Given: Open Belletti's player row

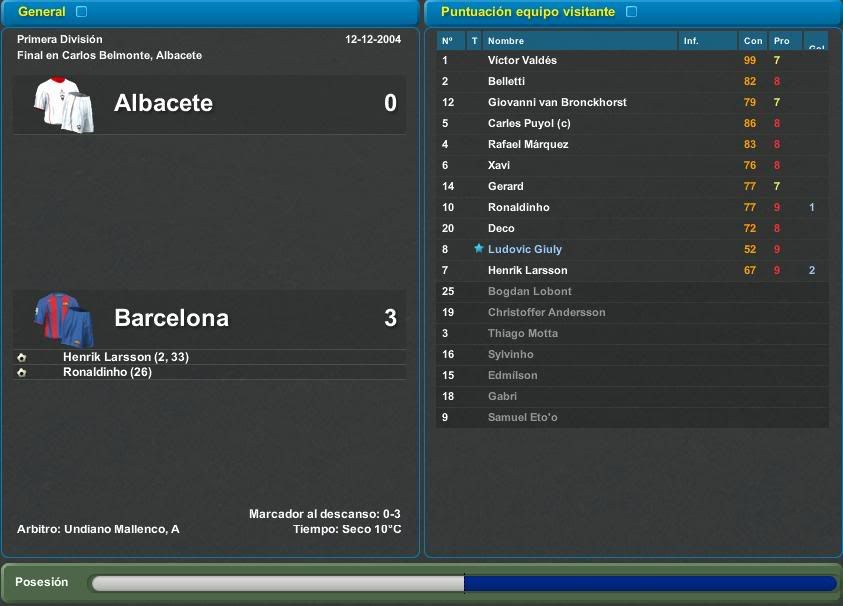Looking at the screenshot, I should pyautogui.click(x=506, y=82).
